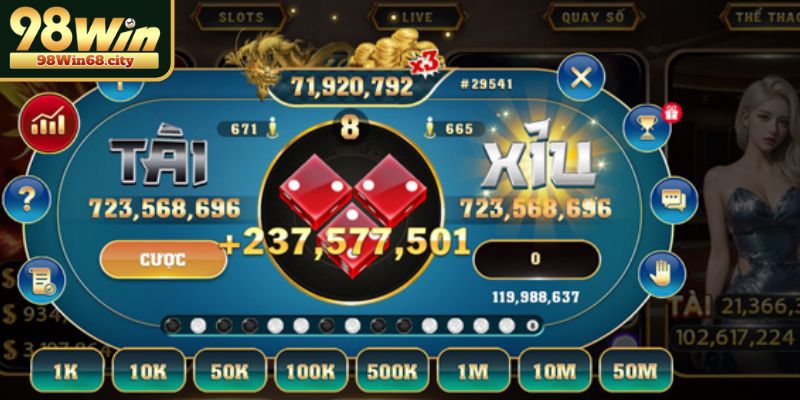Viewport: 800px width, 400px height.
Task: Close the Tài Xỉu game panel
Action: [x=581, y=75]
